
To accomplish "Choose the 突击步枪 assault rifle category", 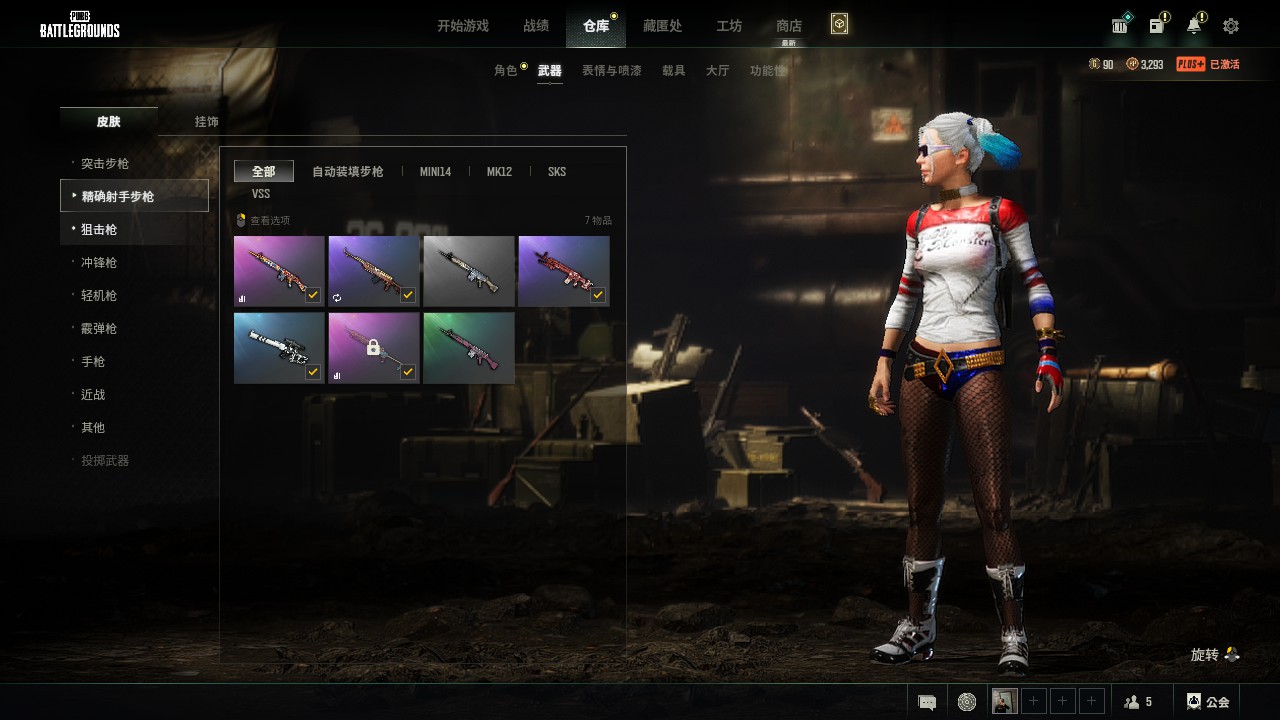I will coord(105,164).
